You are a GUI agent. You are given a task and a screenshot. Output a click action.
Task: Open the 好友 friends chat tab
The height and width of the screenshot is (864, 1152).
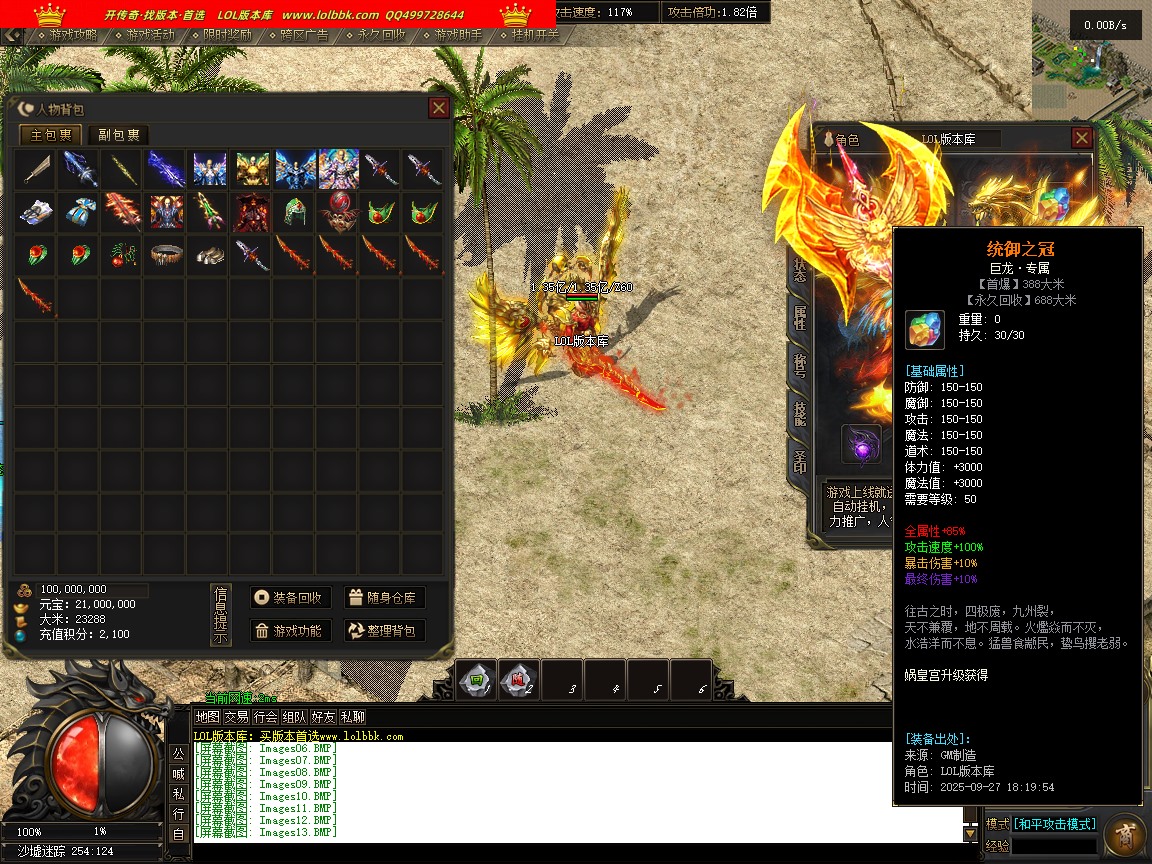point(323,717)
